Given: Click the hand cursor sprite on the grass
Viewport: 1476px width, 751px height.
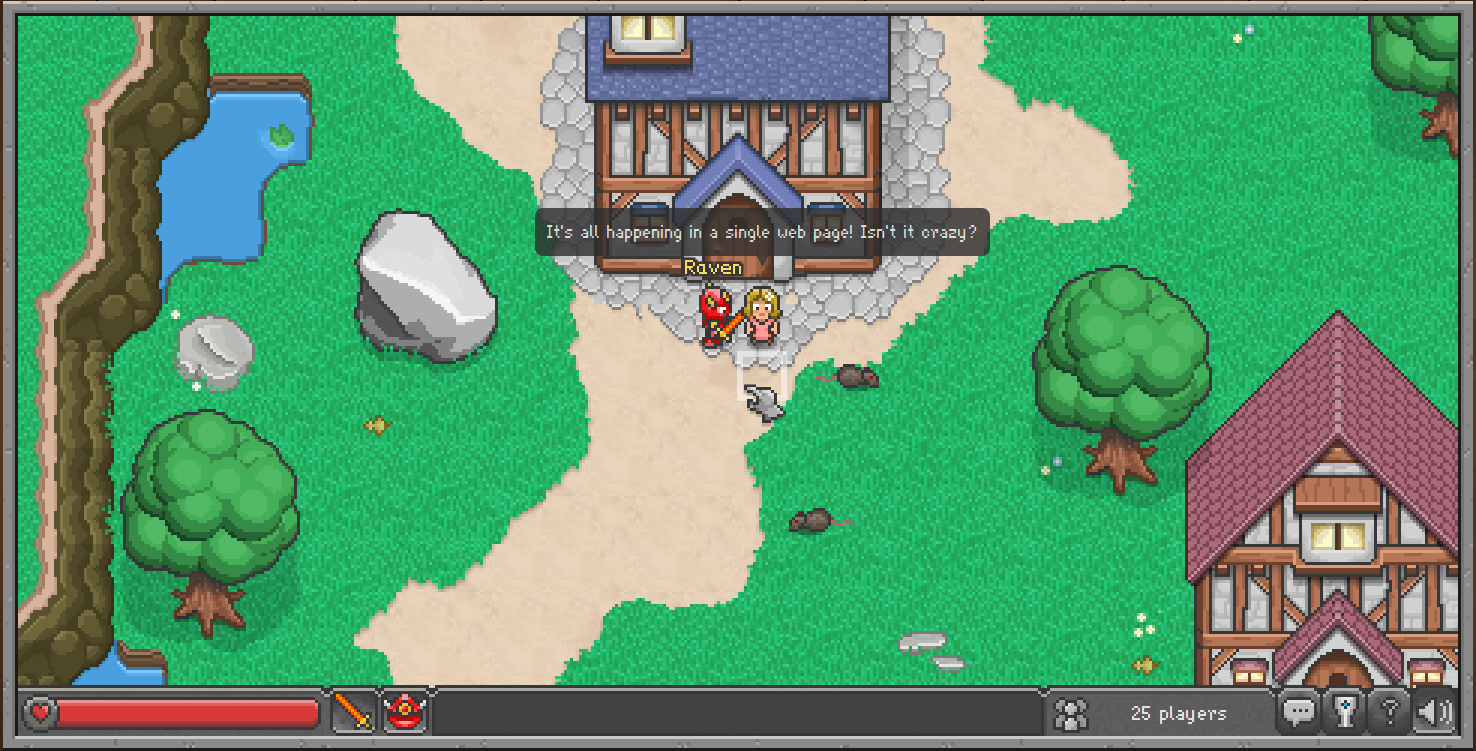Looking at the screenshot, I should pos(762,404).
